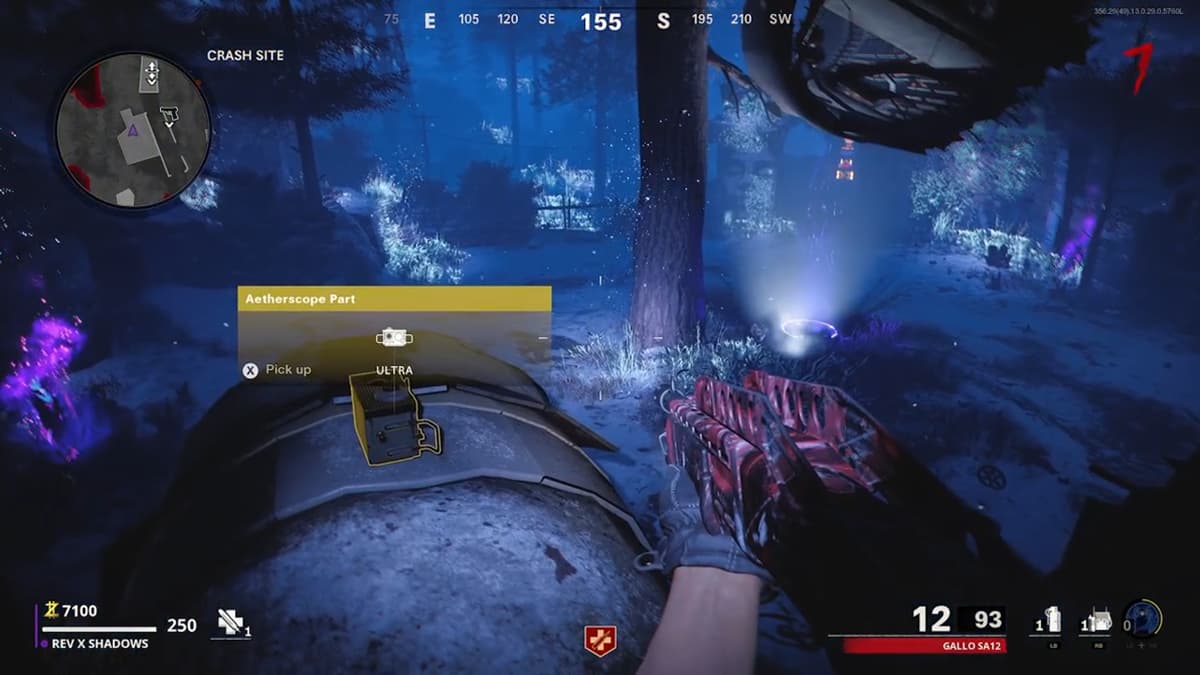Click the compass heading bar
The image size is (1200, 675).
coord(600,20)
